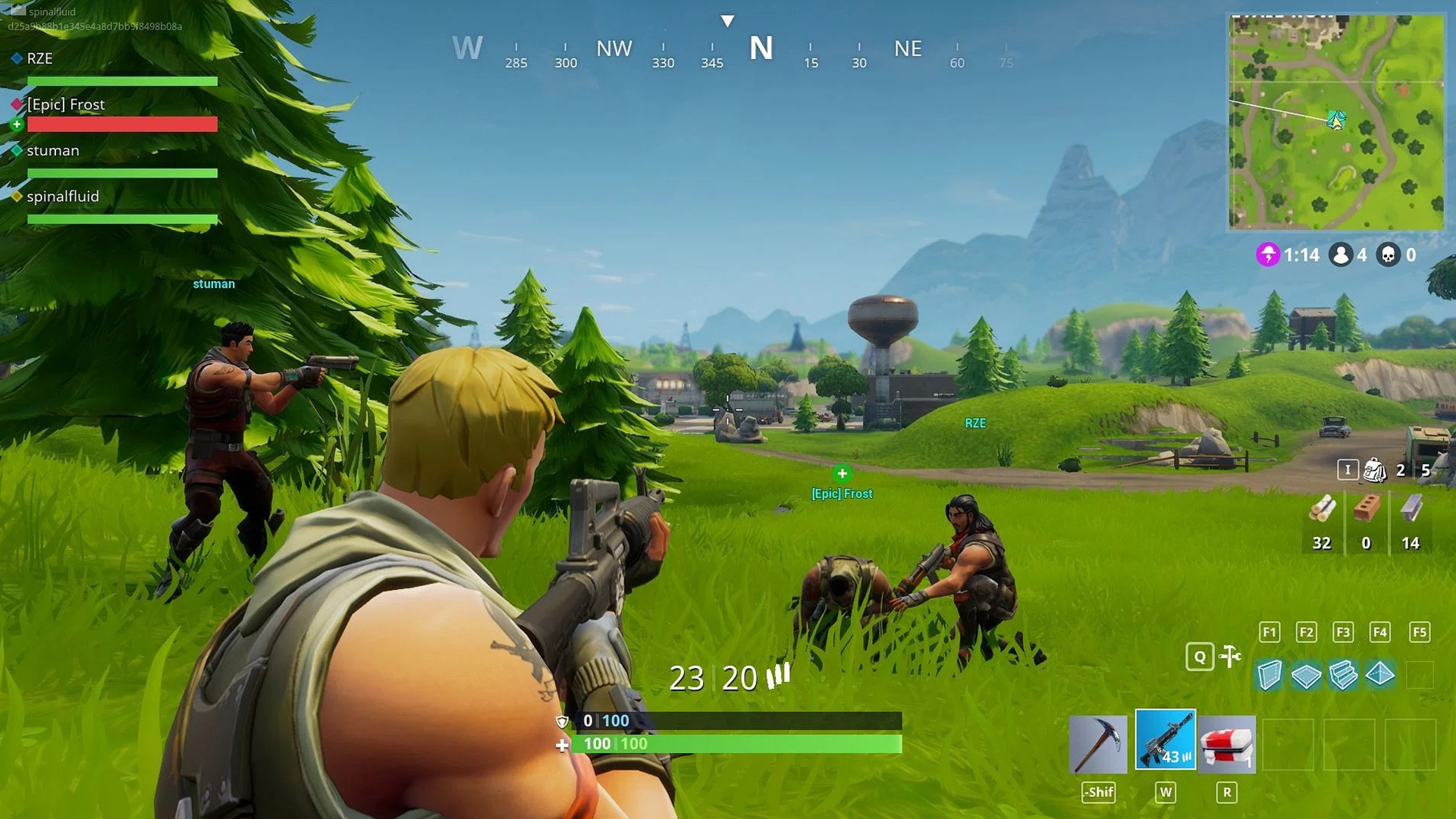
Task: Select the Roof building piece
Action: (1381, 675)
